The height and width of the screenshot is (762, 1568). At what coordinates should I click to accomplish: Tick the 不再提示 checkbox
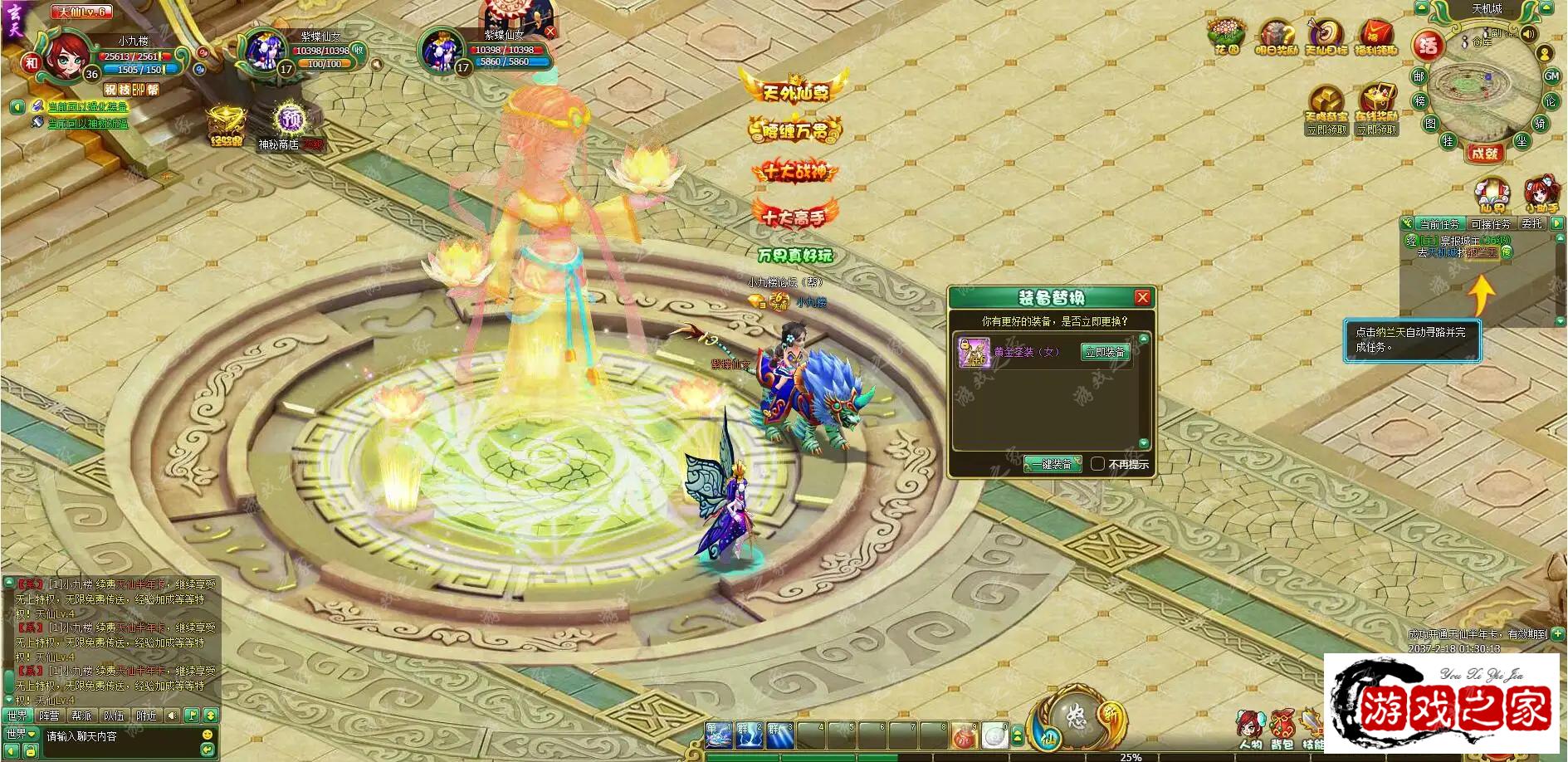point(1097,464)
